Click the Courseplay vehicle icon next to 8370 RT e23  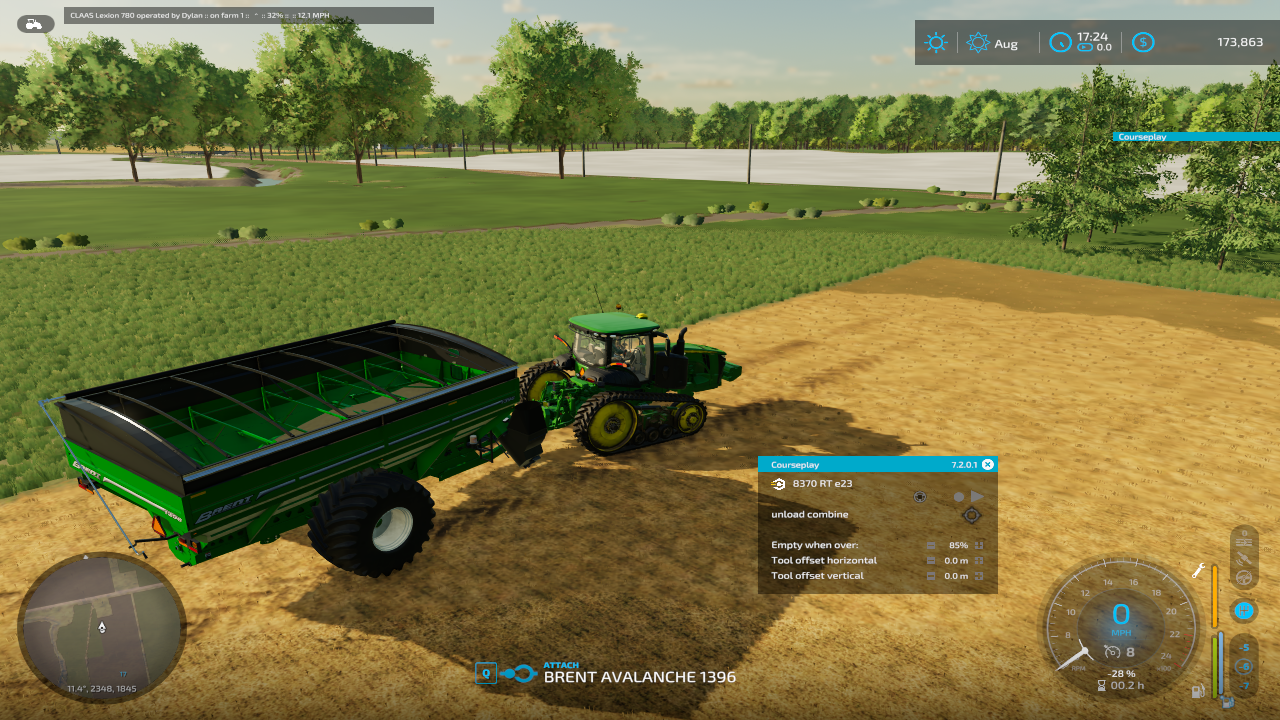(x=779, y=484)
